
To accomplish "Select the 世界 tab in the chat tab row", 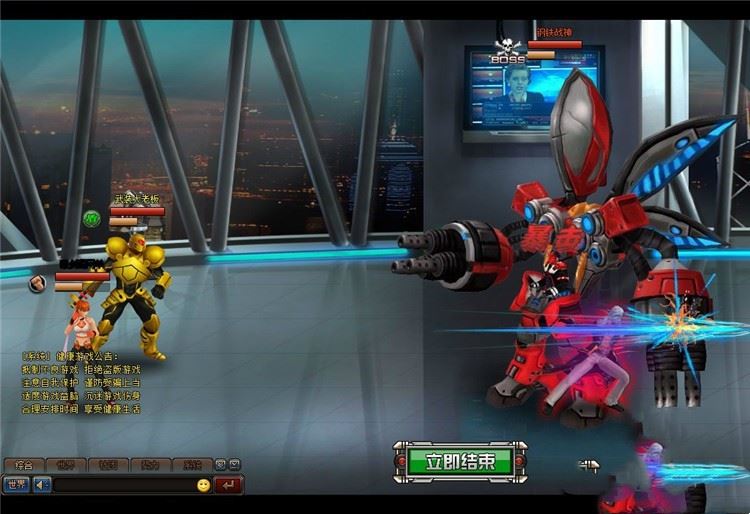I will click(65, 465).
